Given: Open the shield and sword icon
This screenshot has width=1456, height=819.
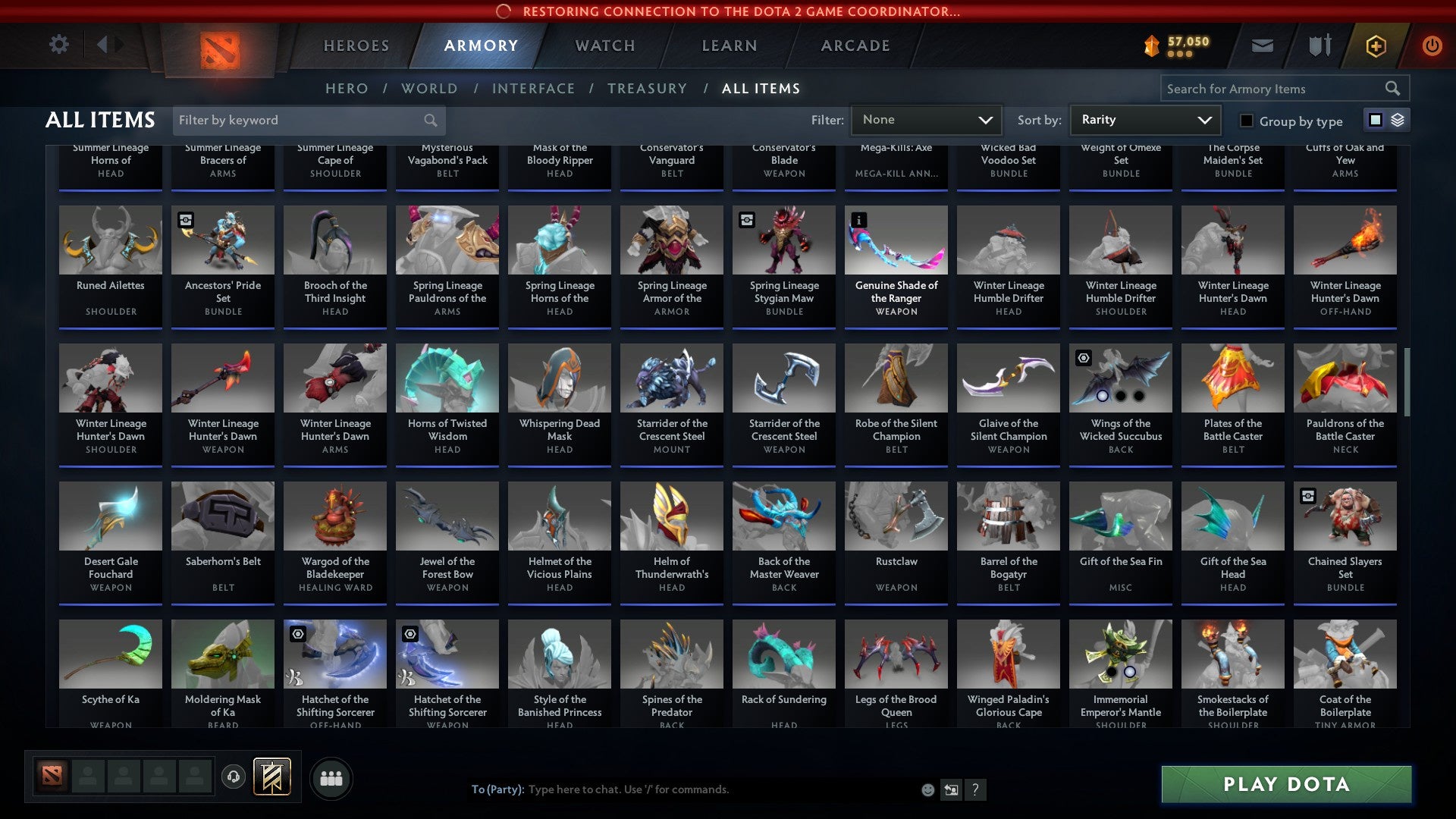Looking at the screenshot, I should click(x=1319, y=45).
